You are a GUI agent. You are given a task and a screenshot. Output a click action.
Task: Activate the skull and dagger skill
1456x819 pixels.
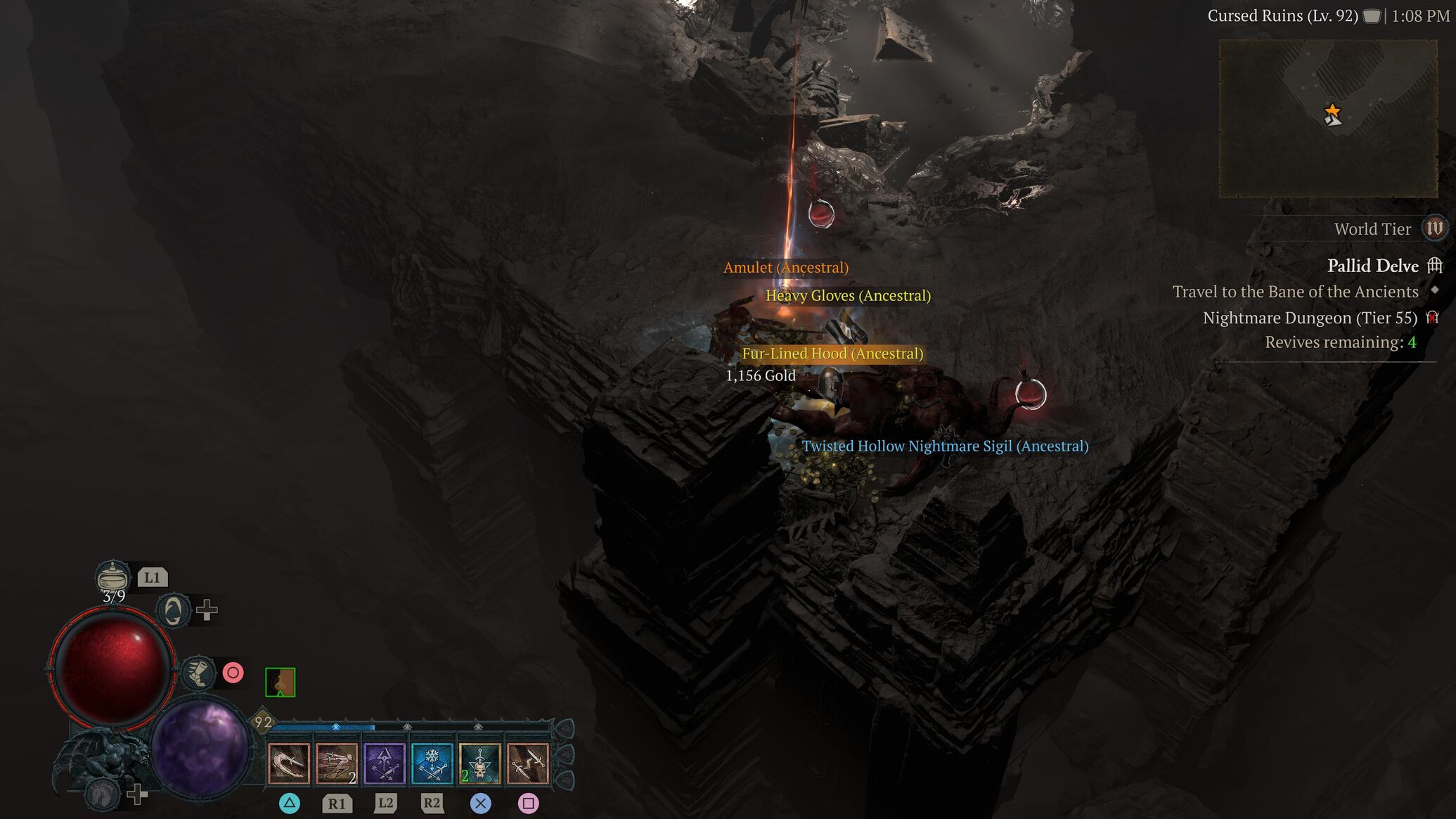[x=479, y=763]
